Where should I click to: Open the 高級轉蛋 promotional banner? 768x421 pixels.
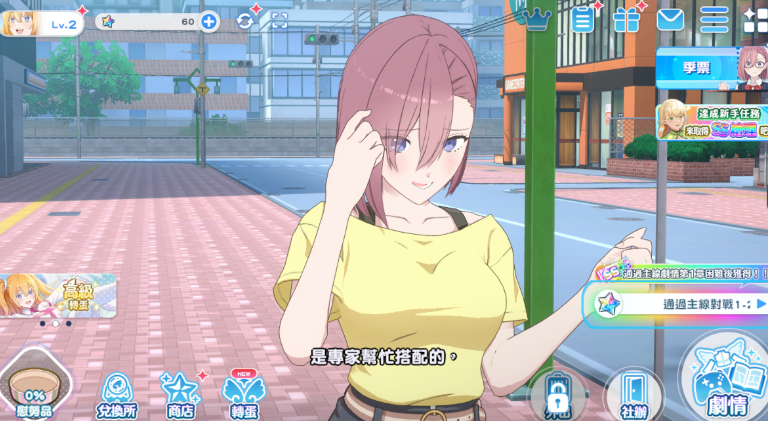(57, 297)
